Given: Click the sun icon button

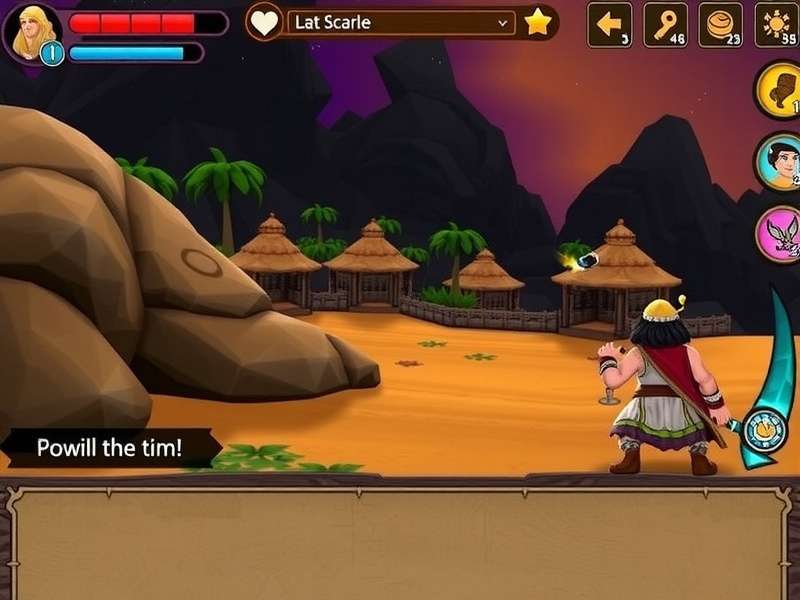Looking at the screenshot, I should pos(777,24).
